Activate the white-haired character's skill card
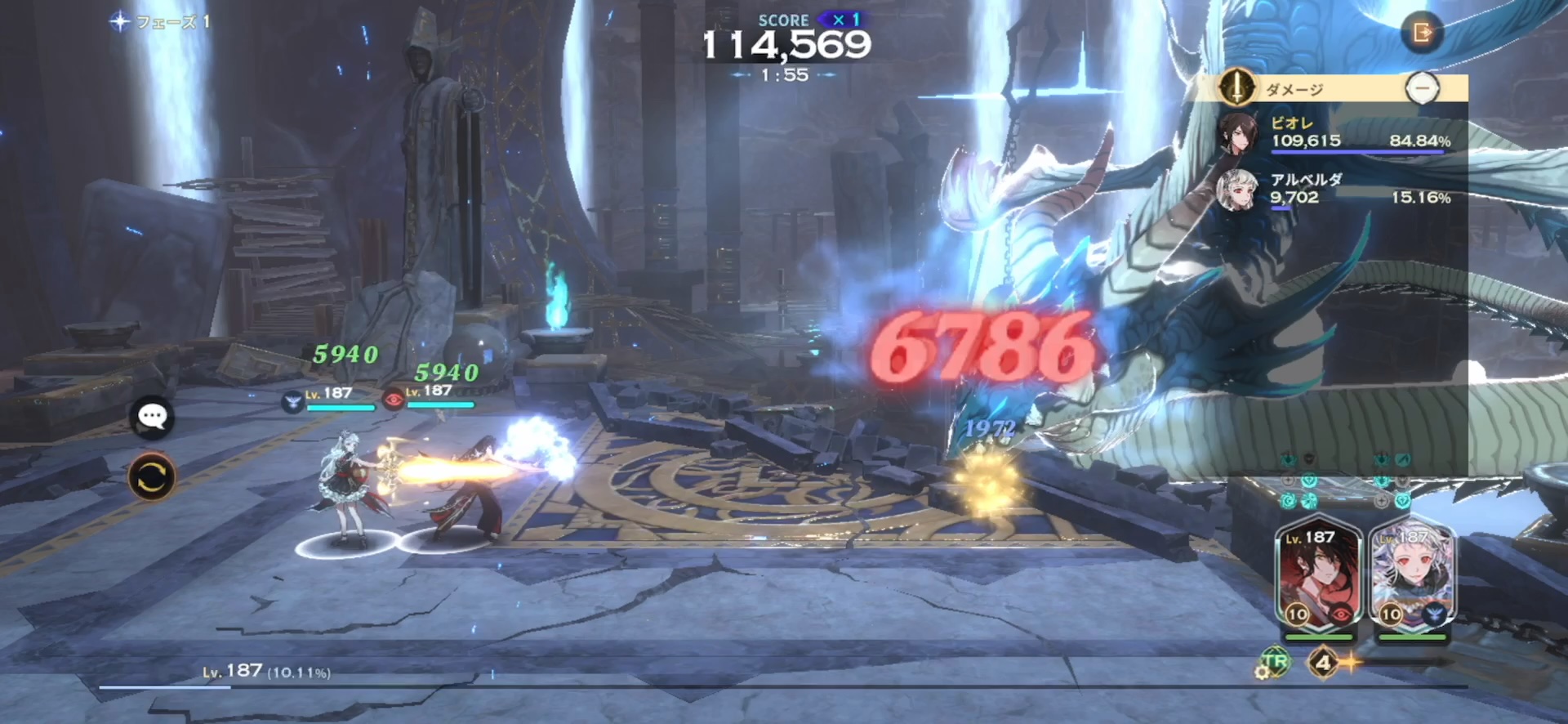The image size is (1568, 724). pos(1412,576)
